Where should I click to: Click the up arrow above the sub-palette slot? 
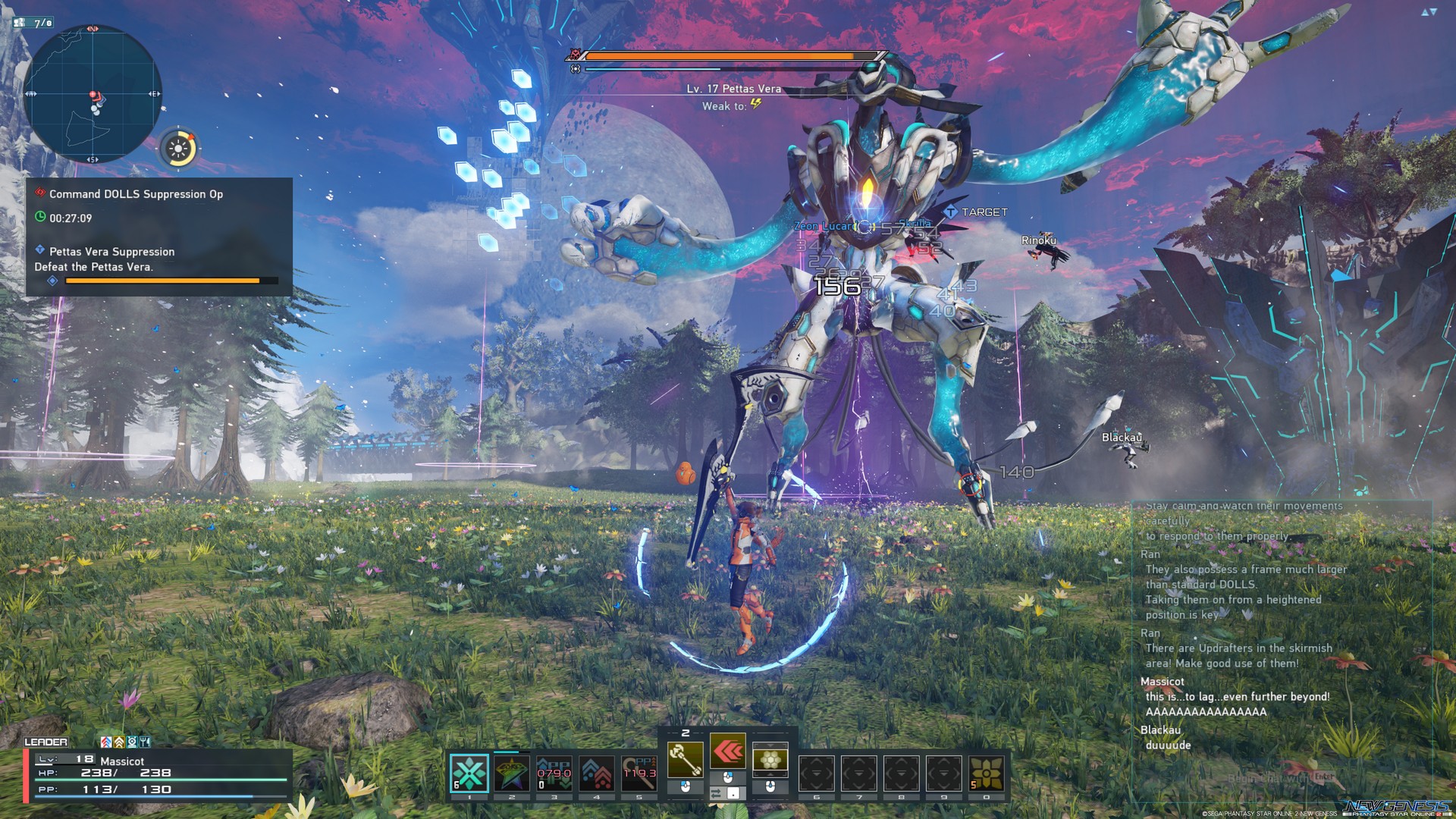(x=771, y=746)
